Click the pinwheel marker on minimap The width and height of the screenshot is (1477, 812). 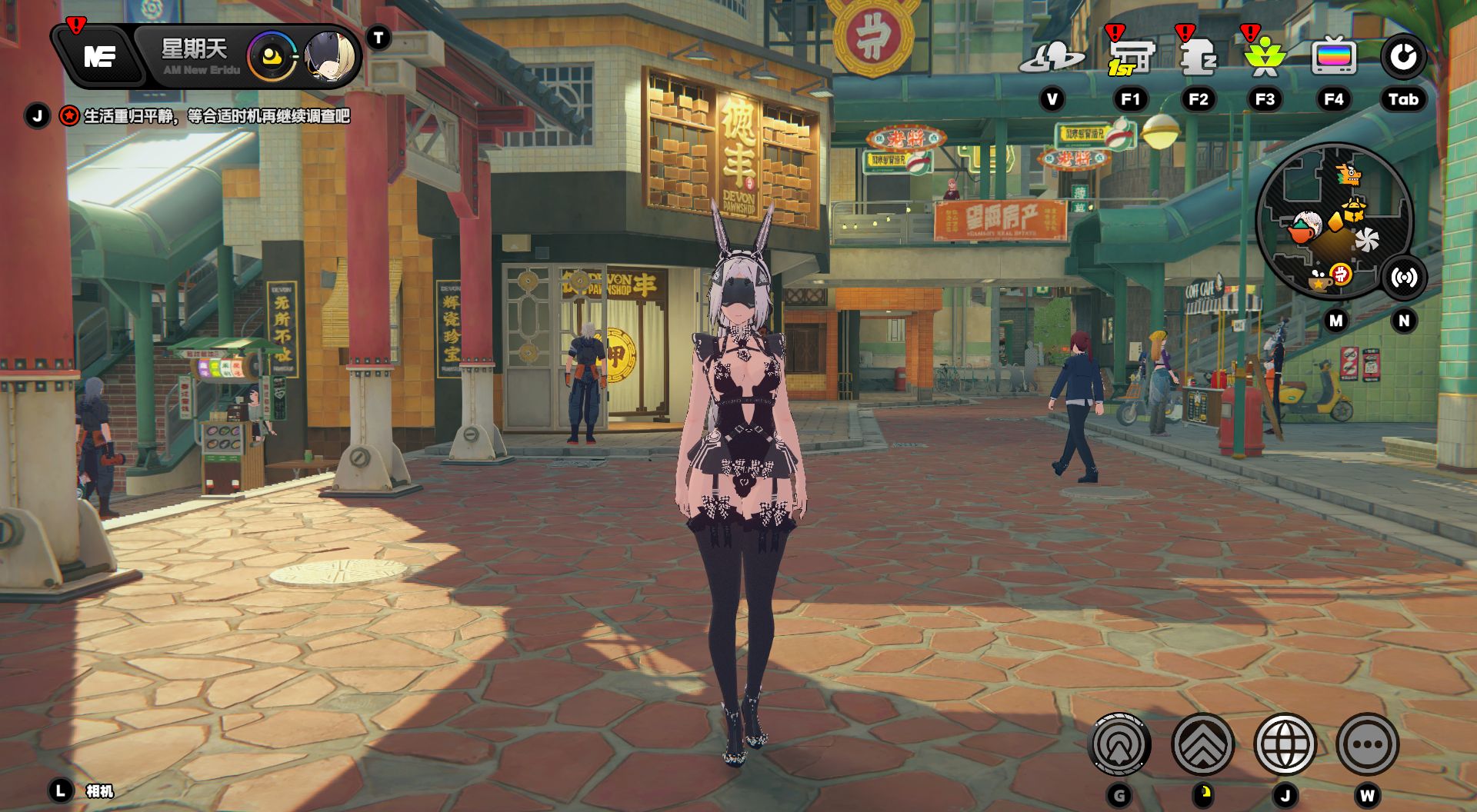1367,240
